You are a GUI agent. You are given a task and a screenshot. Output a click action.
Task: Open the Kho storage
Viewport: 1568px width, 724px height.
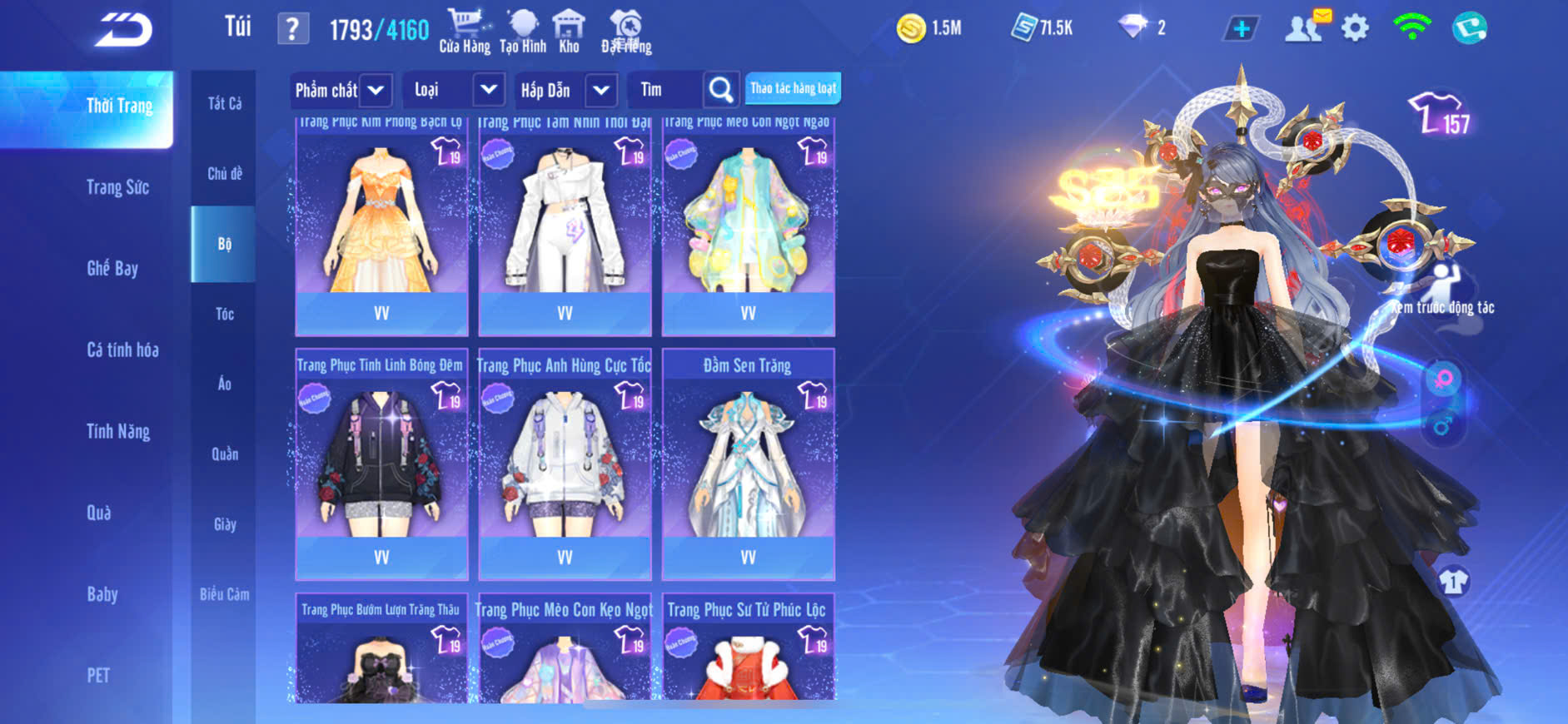569,32
